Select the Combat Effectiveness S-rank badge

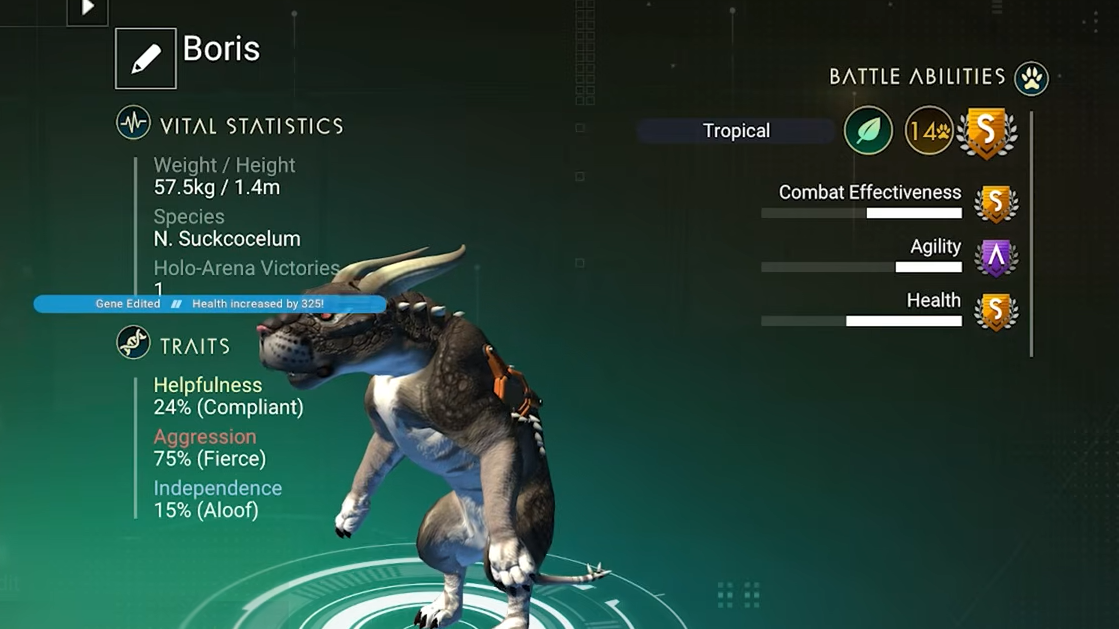click(x=995, y=204)
